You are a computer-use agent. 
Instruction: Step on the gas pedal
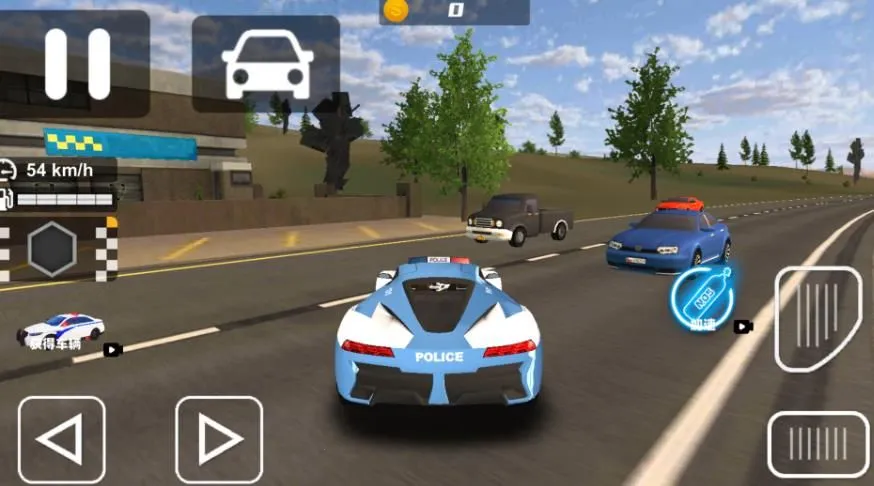[x=818, y=318]
